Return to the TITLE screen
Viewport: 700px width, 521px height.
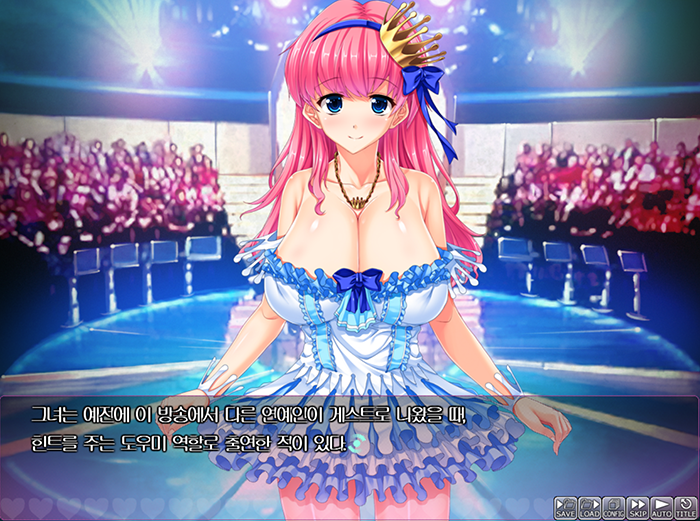686,507
